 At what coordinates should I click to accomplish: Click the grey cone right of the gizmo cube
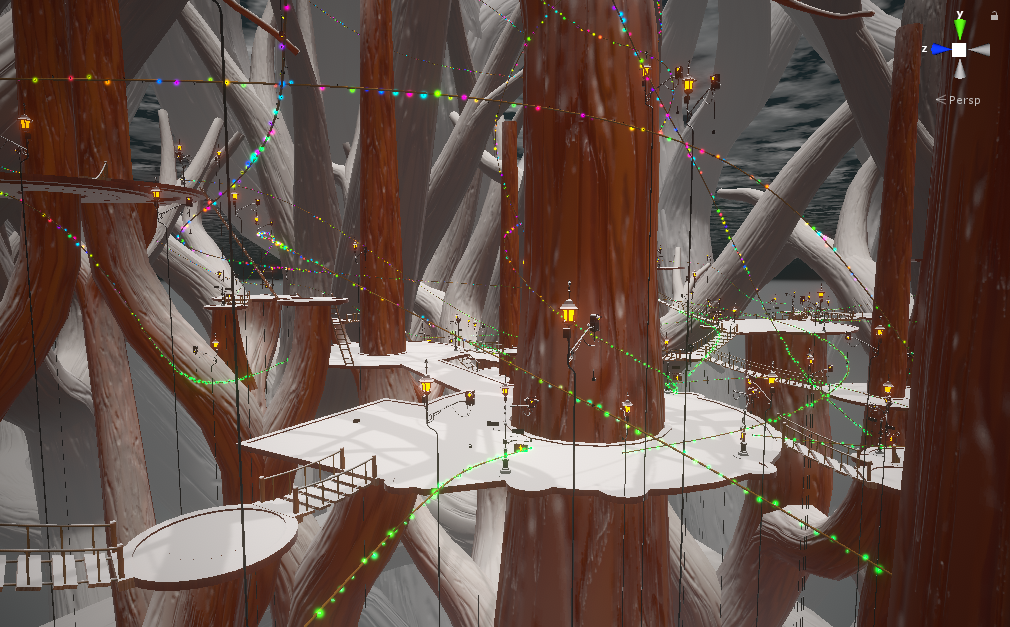coord(980,49)
